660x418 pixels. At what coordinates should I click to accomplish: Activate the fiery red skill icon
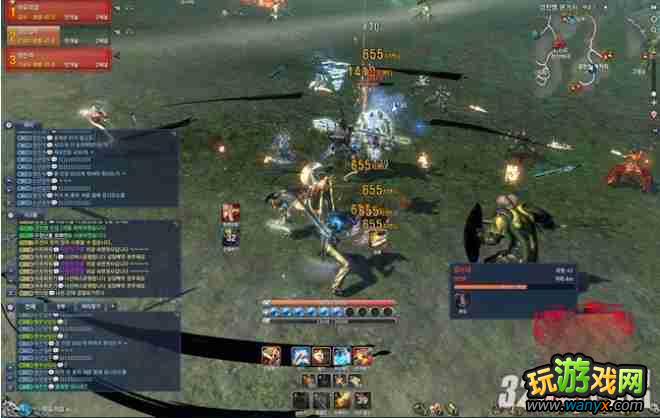tap(362, 354)
